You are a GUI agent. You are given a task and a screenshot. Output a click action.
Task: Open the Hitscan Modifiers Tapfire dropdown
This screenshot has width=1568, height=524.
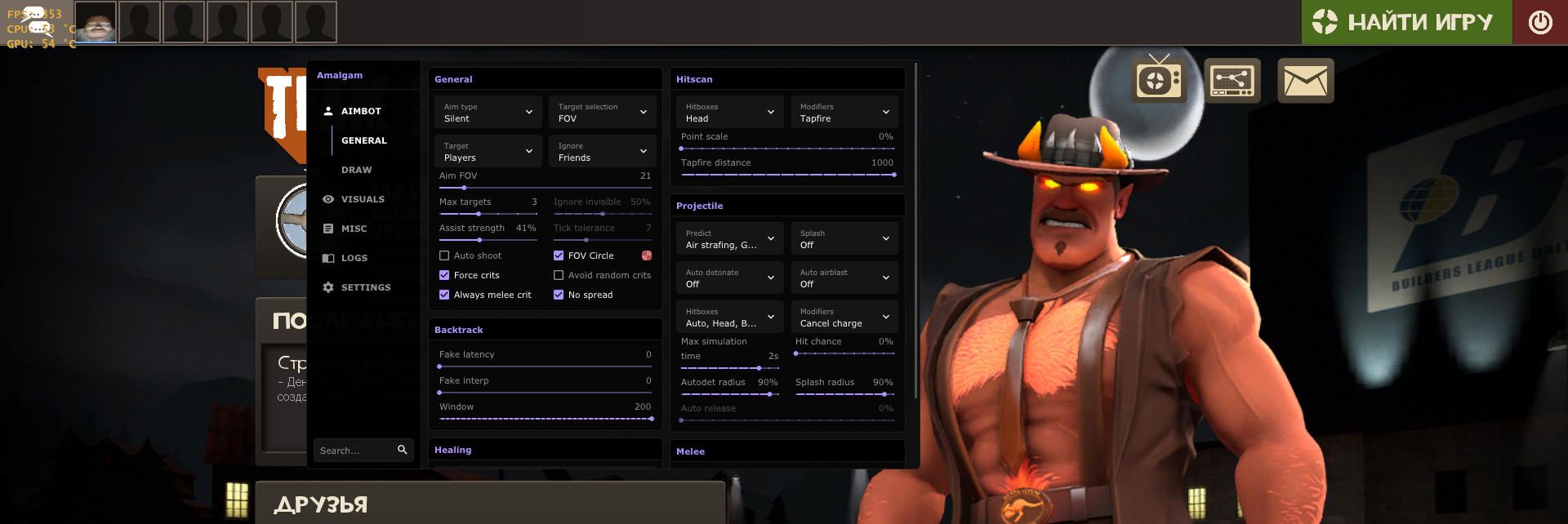click(x=844, y=113)
